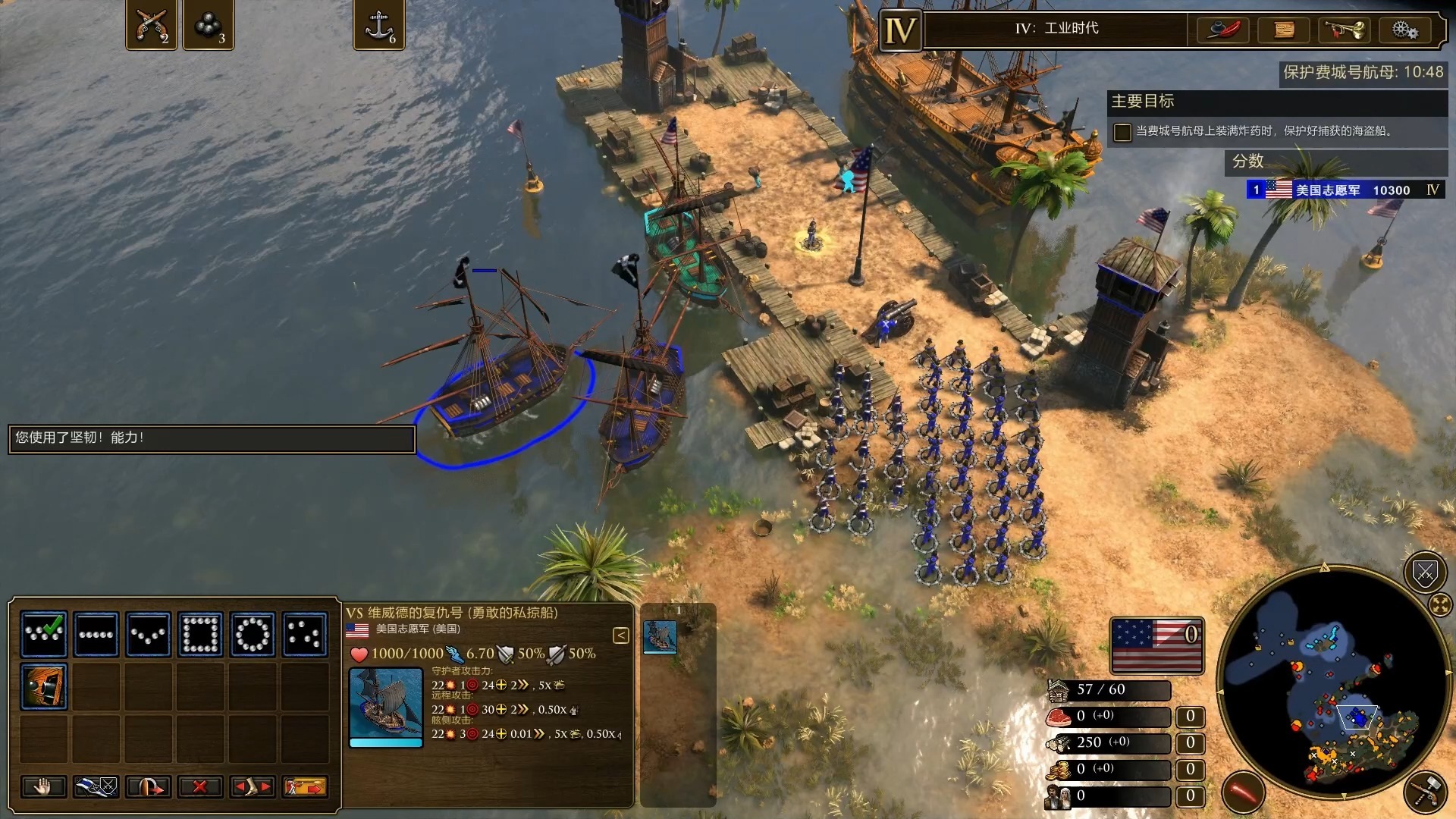Screen dimensions: 1456x819
Task: Click the red X delete unit button
Action: pyautogui.click(x=200, y=787)
